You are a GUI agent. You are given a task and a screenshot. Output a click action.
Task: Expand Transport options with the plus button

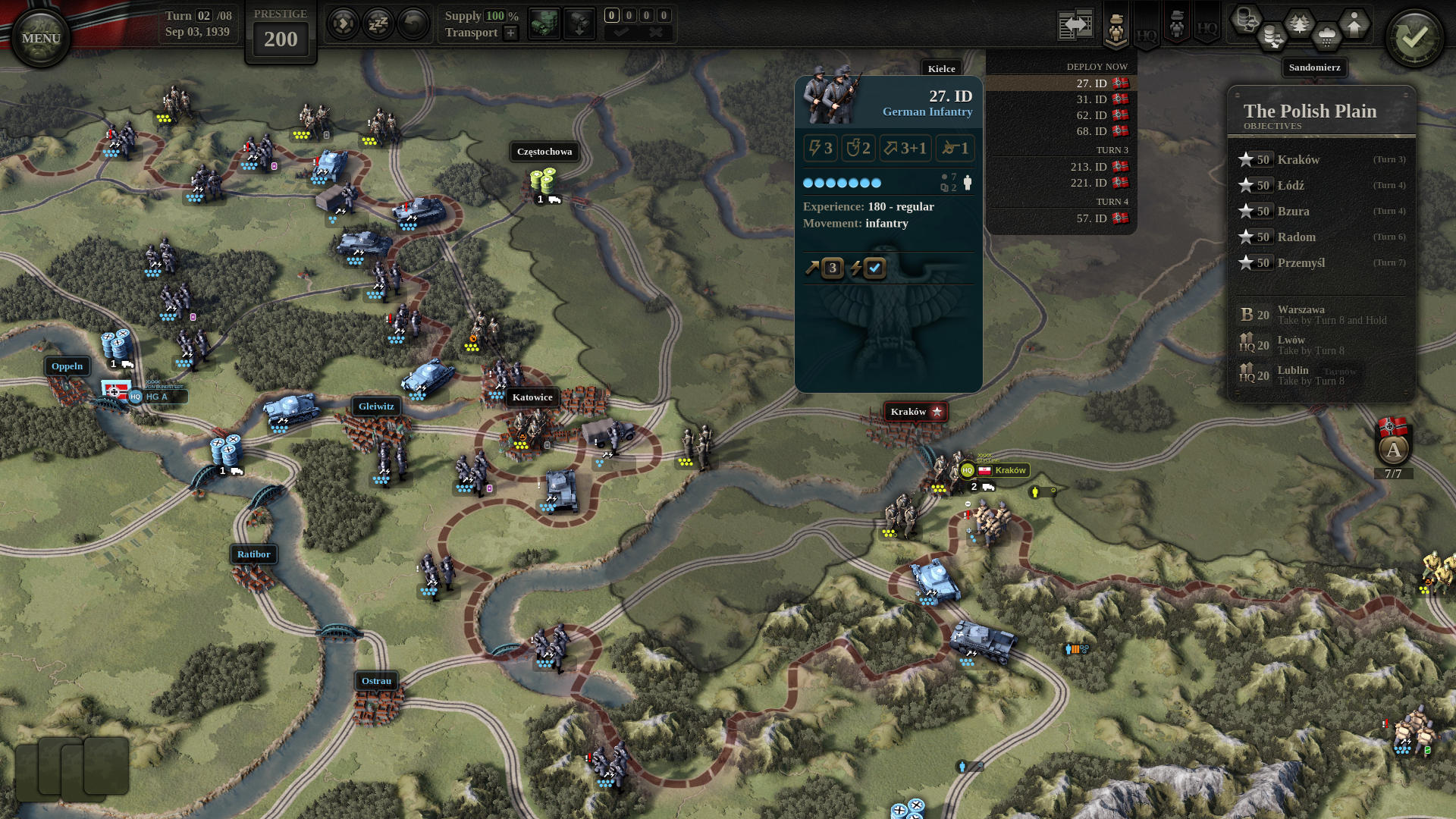click(510, 33)
